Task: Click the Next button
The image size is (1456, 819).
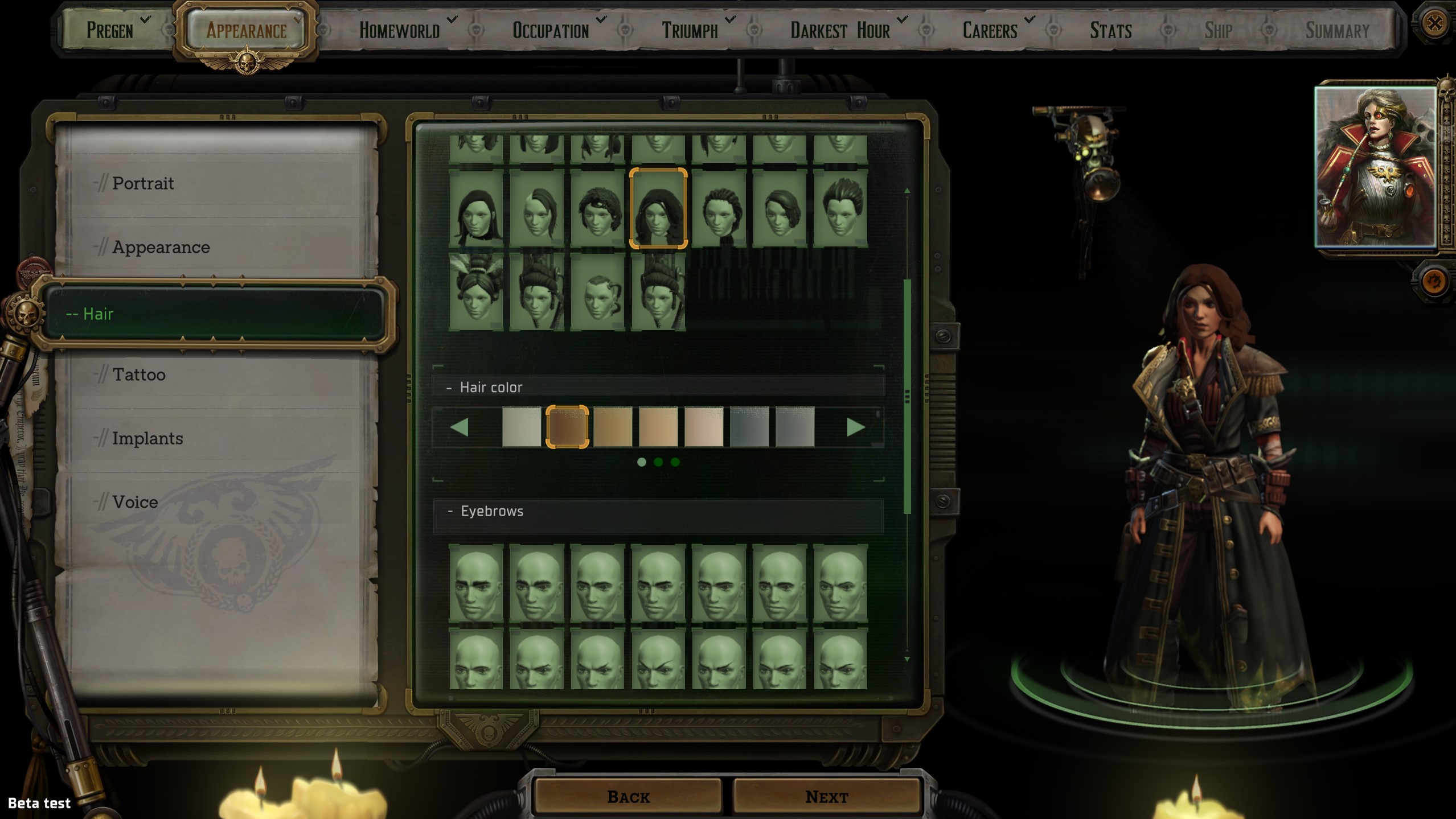Action: pyautogui.click(x=826, y=797)
